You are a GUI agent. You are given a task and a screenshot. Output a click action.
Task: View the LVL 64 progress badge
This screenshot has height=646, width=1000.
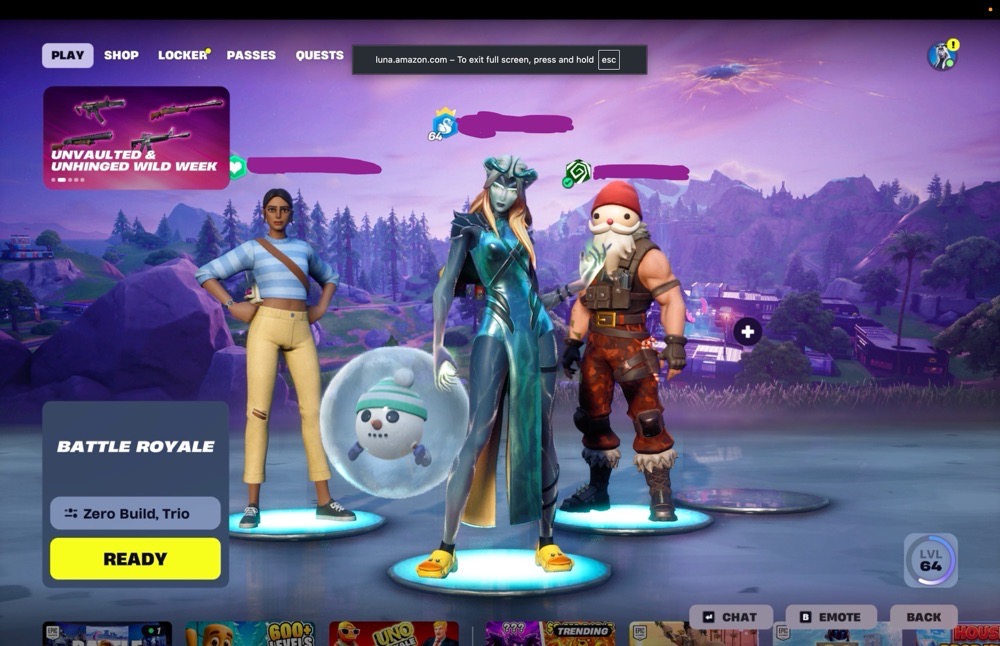pos(931,560)
